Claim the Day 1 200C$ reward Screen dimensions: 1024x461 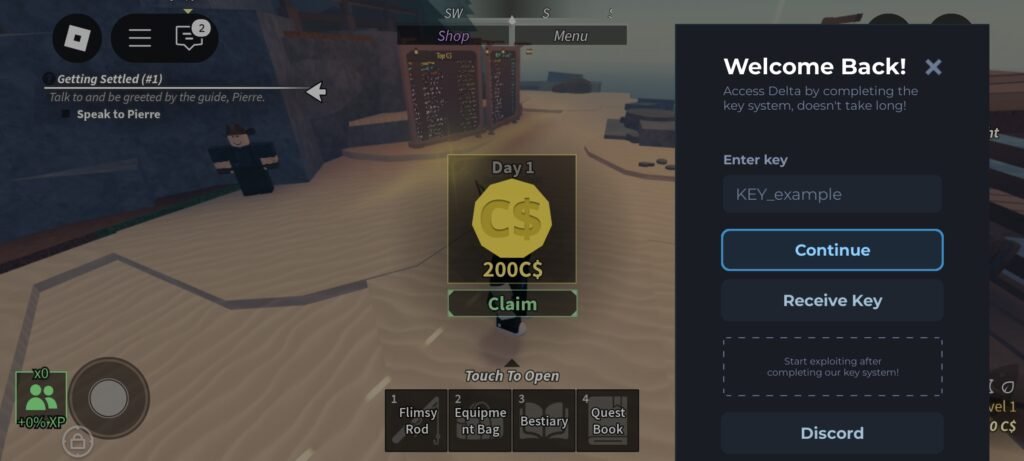click(x=512, y=304)
